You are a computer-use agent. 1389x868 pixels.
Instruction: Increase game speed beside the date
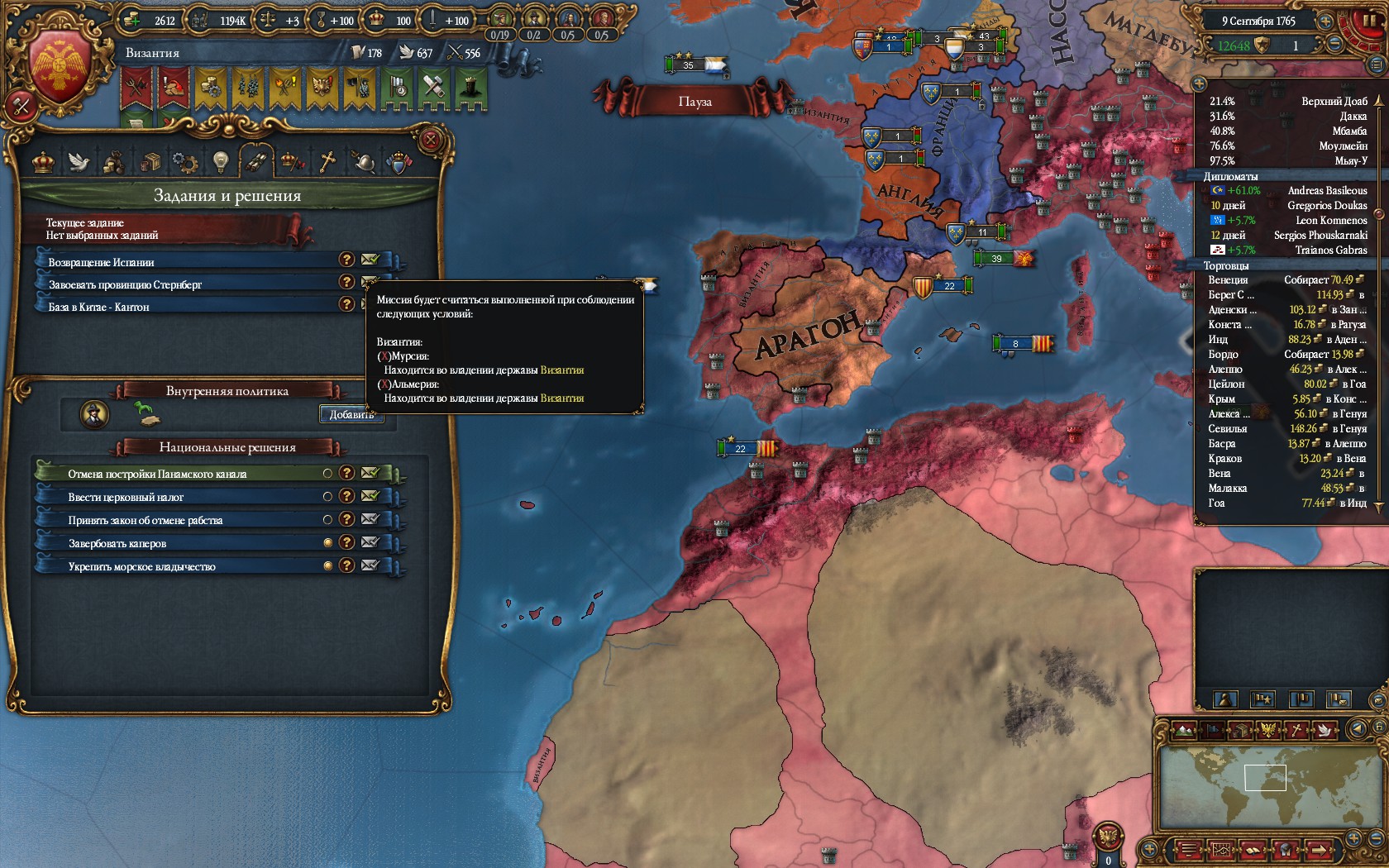pos(1325,21)
